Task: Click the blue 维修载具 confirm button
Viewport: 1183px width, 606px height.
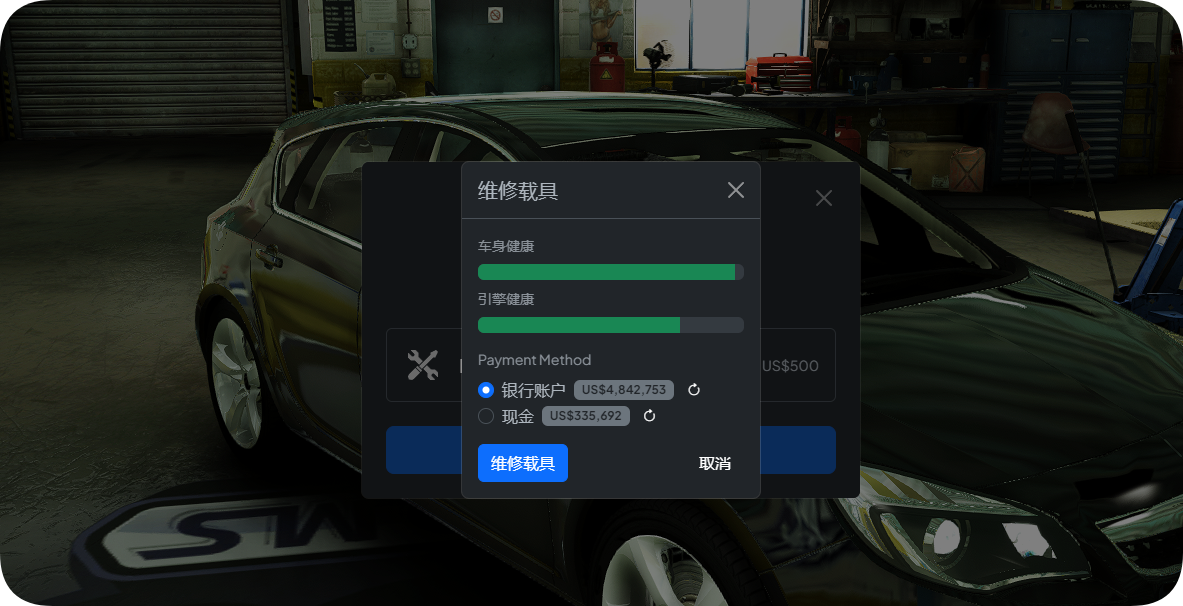Action: 522,463
